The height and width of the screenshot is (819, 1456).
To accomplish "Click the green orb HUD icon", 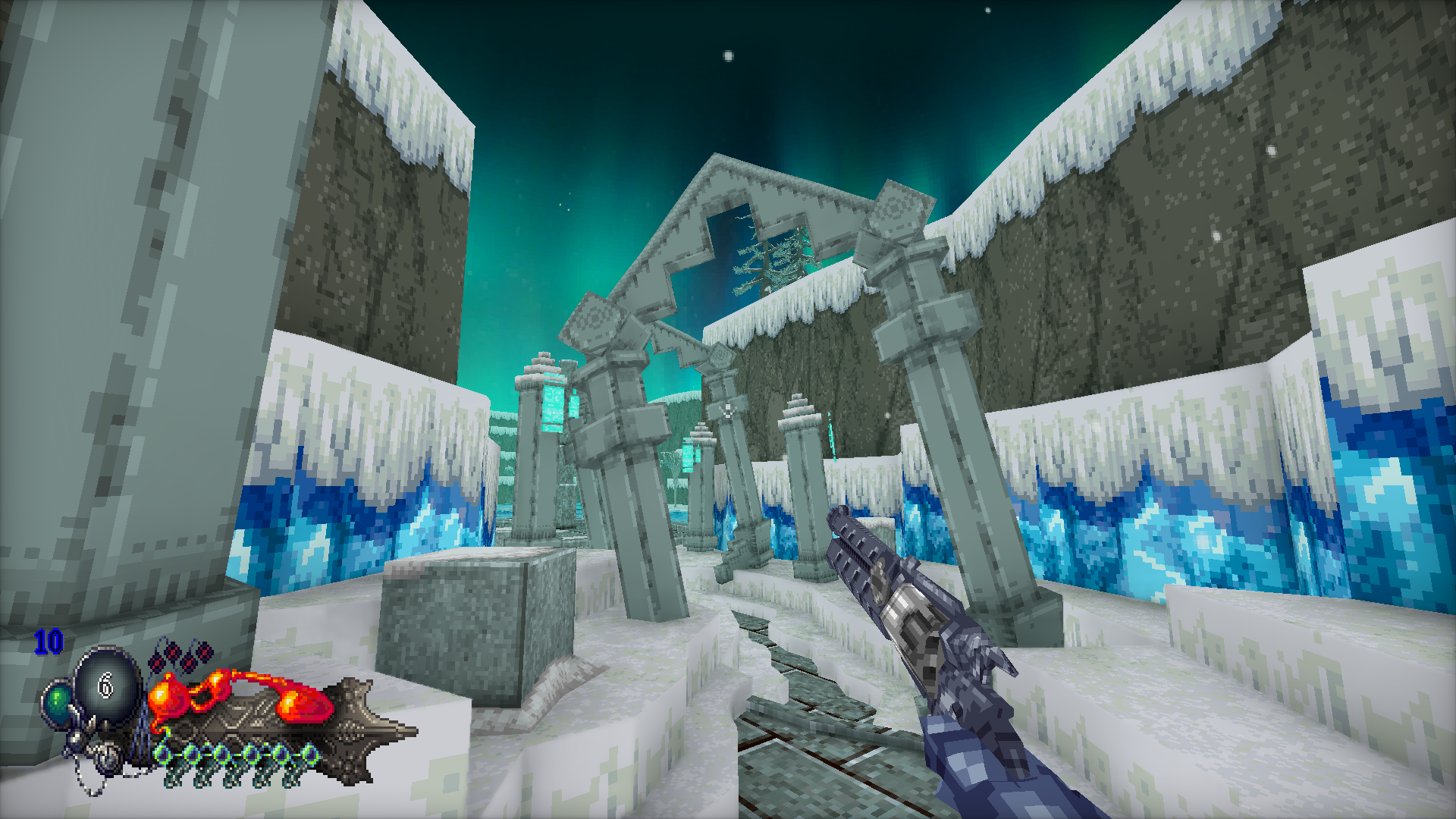I will 58,704.
